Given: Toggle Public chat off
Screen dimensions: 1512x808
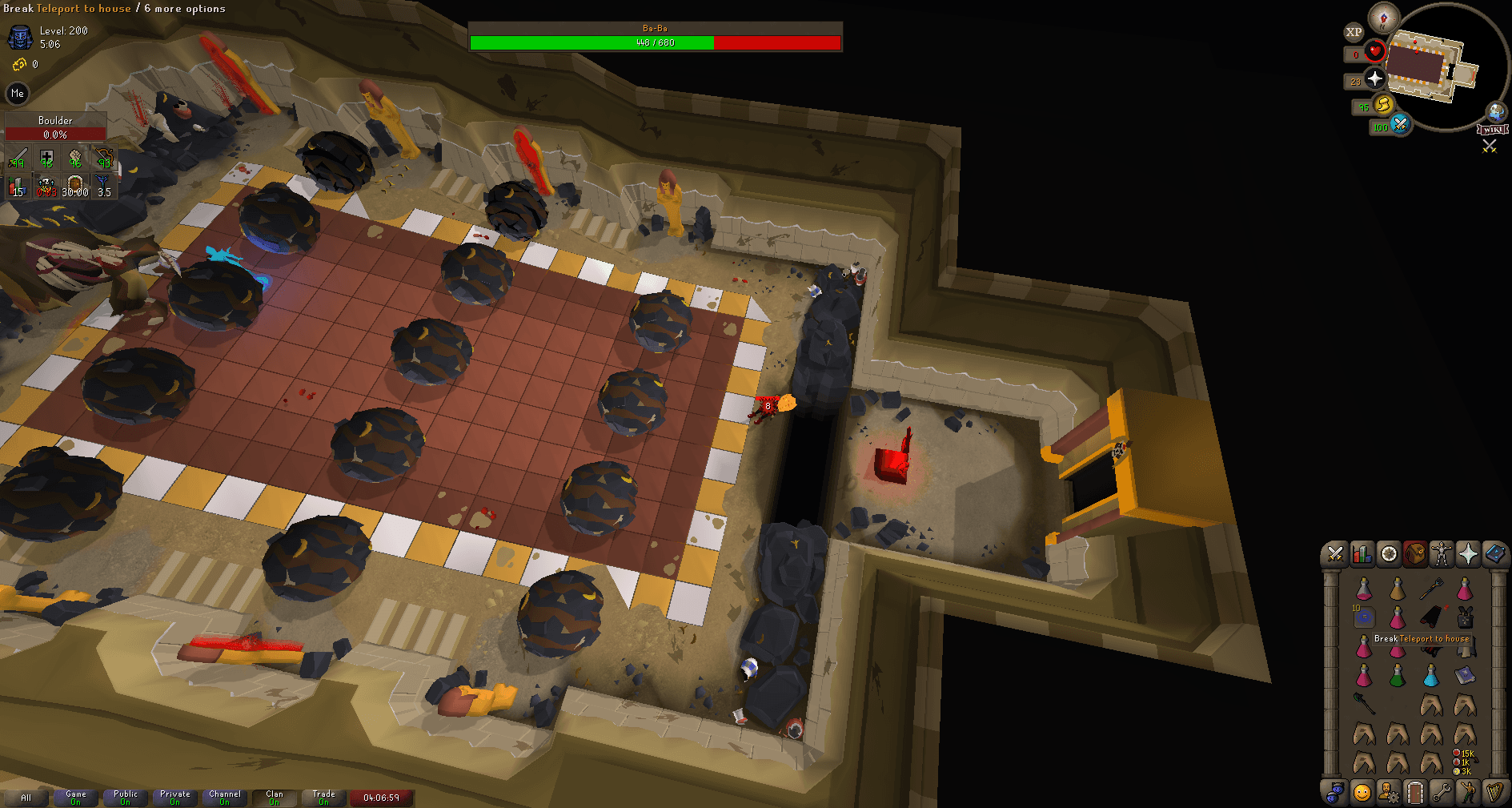Looking at the screenshot, I should (x=125, y=798).
